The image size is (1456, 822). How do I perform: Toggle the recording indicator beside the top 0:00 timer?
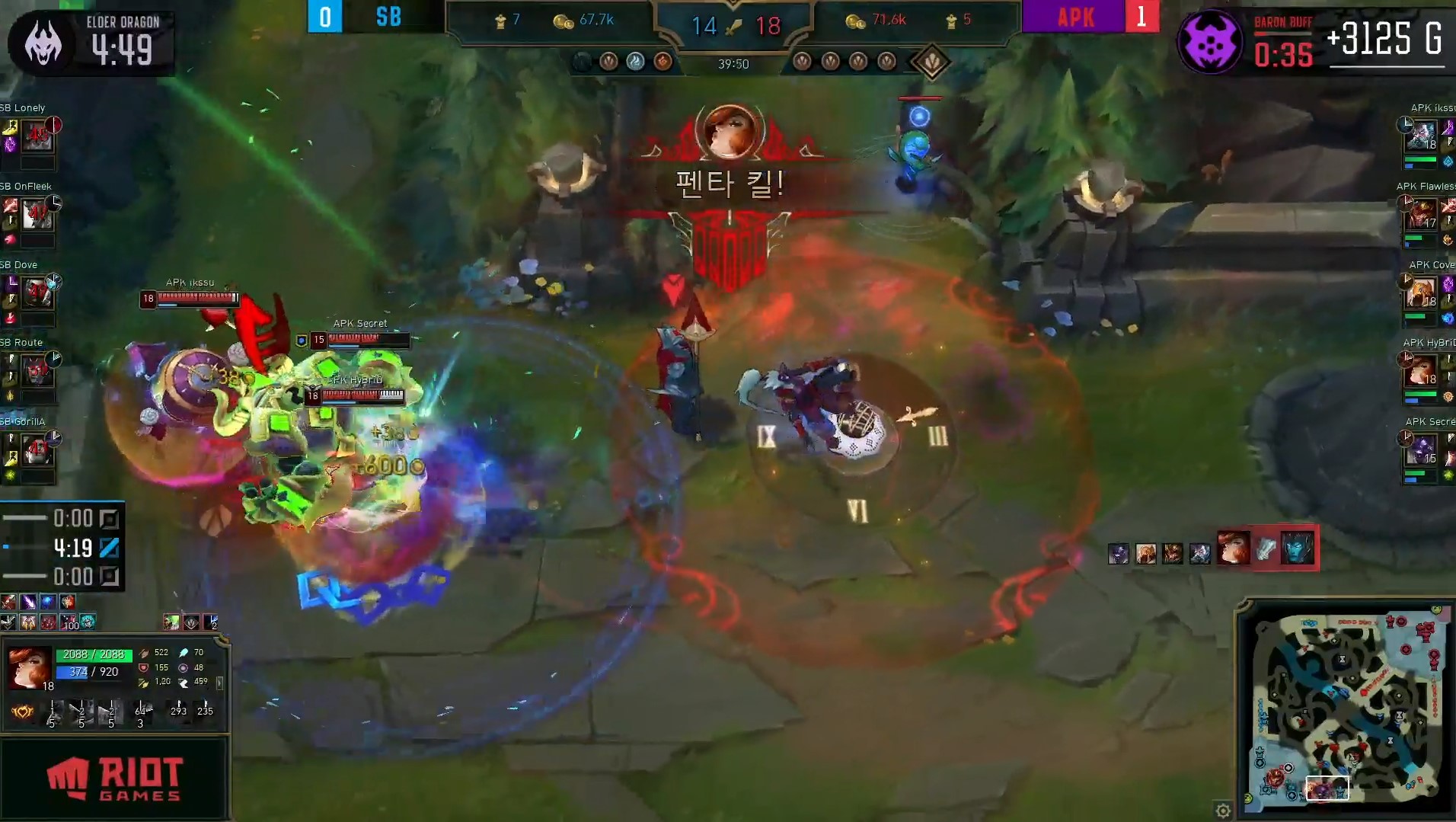click(x=109, y=520)
